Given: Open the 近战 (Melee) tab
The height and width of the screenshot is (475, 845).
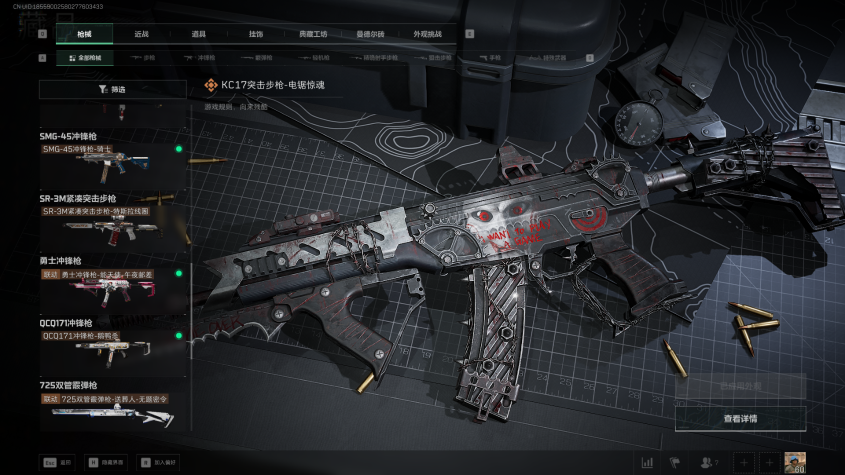Looking at the screenshot, I should click(x=141, y=33).
